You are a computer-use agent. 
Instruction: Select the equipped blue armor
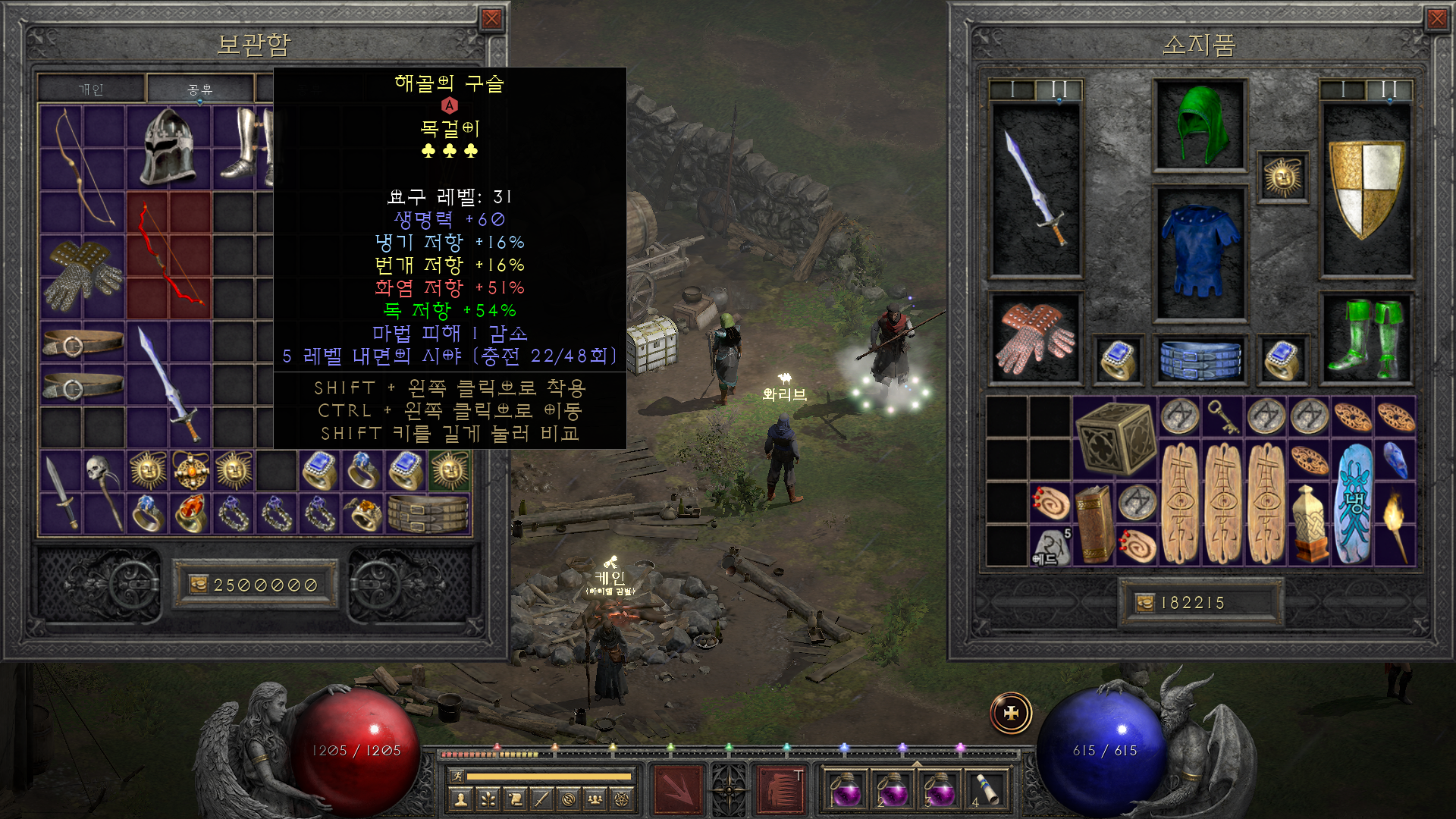click(1199, 251)
